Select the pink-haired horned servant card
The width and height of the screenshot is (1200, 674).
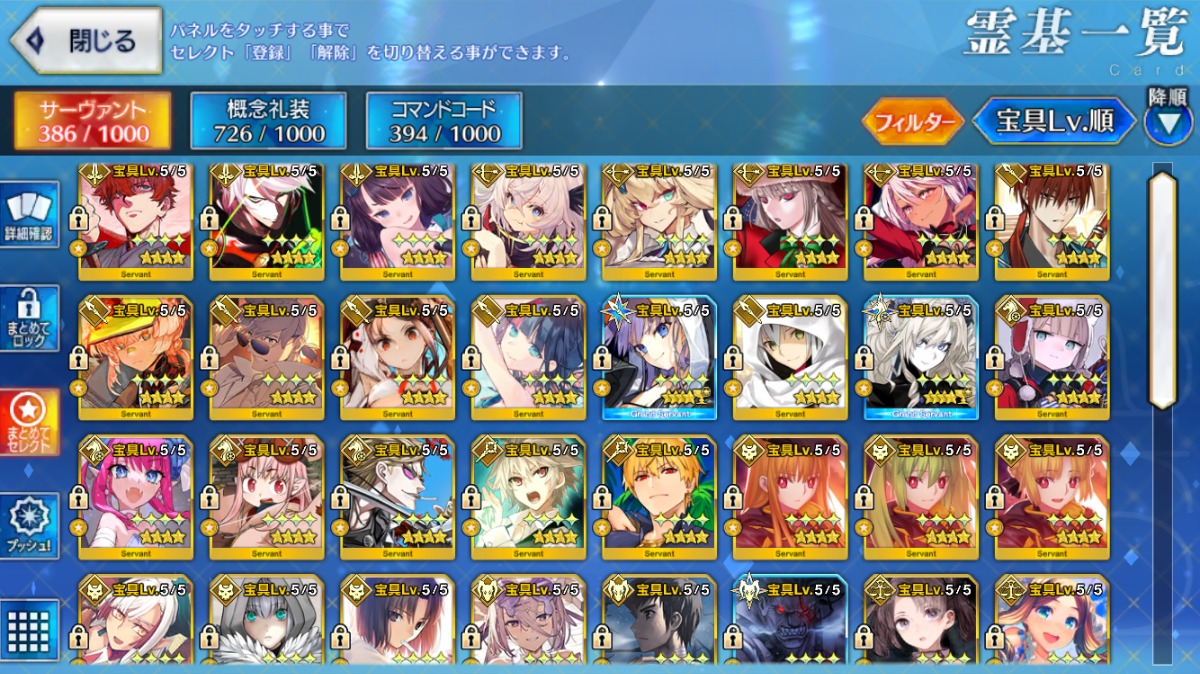click(x=136, y=497)
